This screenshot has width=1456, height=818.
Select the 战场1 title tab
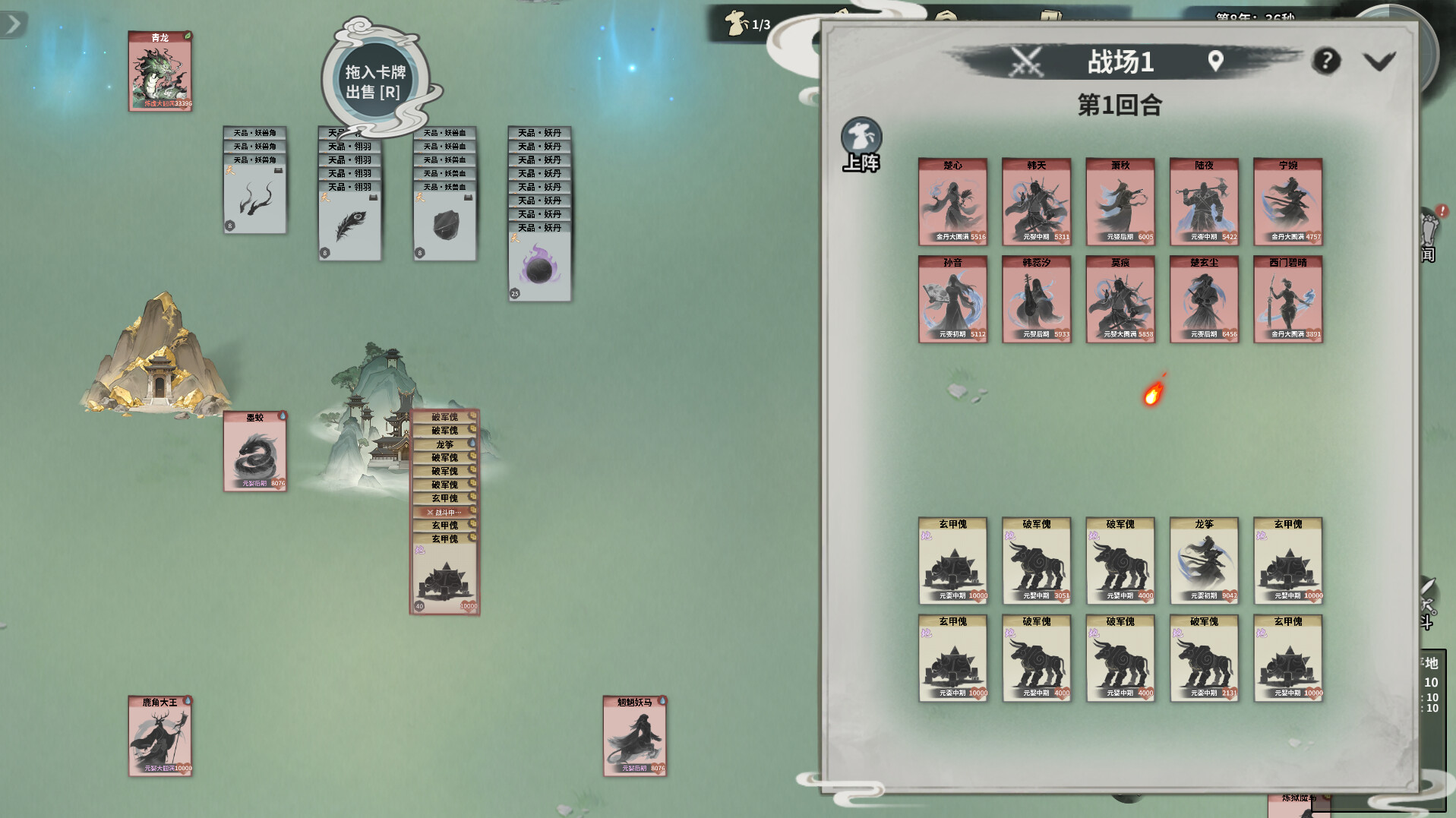pyautogui.click(x=1122, y=62)
